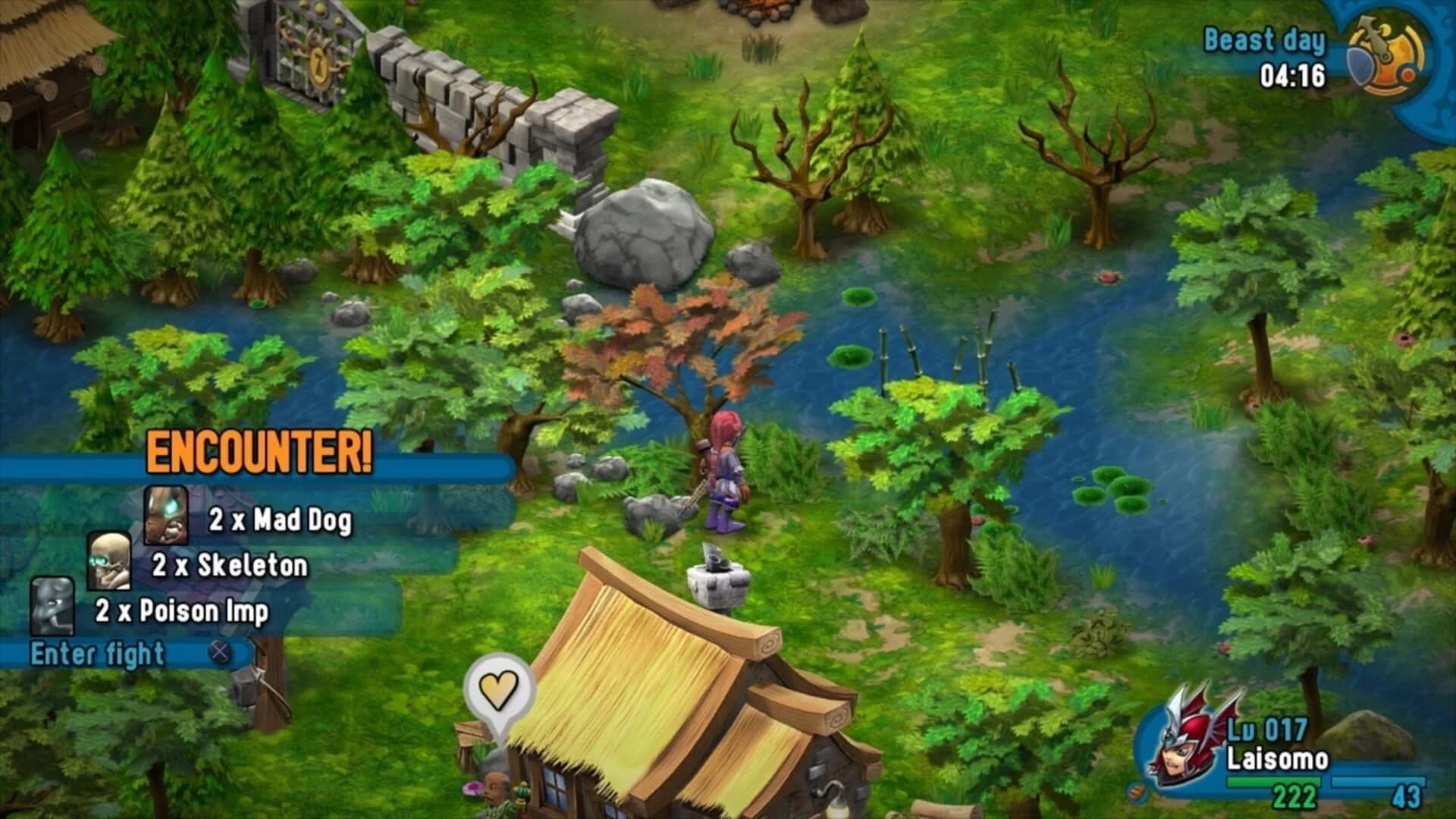Viewport: 1456px width, 819px height.
Task: Click the 04:16 countdown timer
Action: [1291, 76]
